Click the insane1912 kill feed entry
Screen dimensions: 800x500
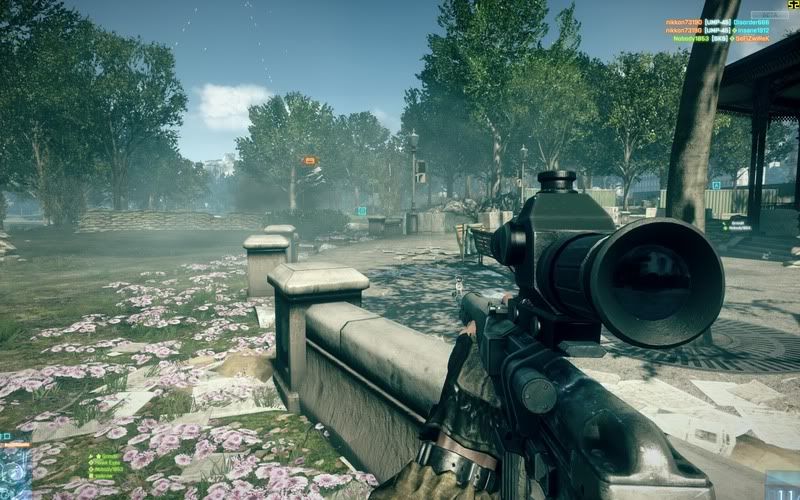point(751,30)
